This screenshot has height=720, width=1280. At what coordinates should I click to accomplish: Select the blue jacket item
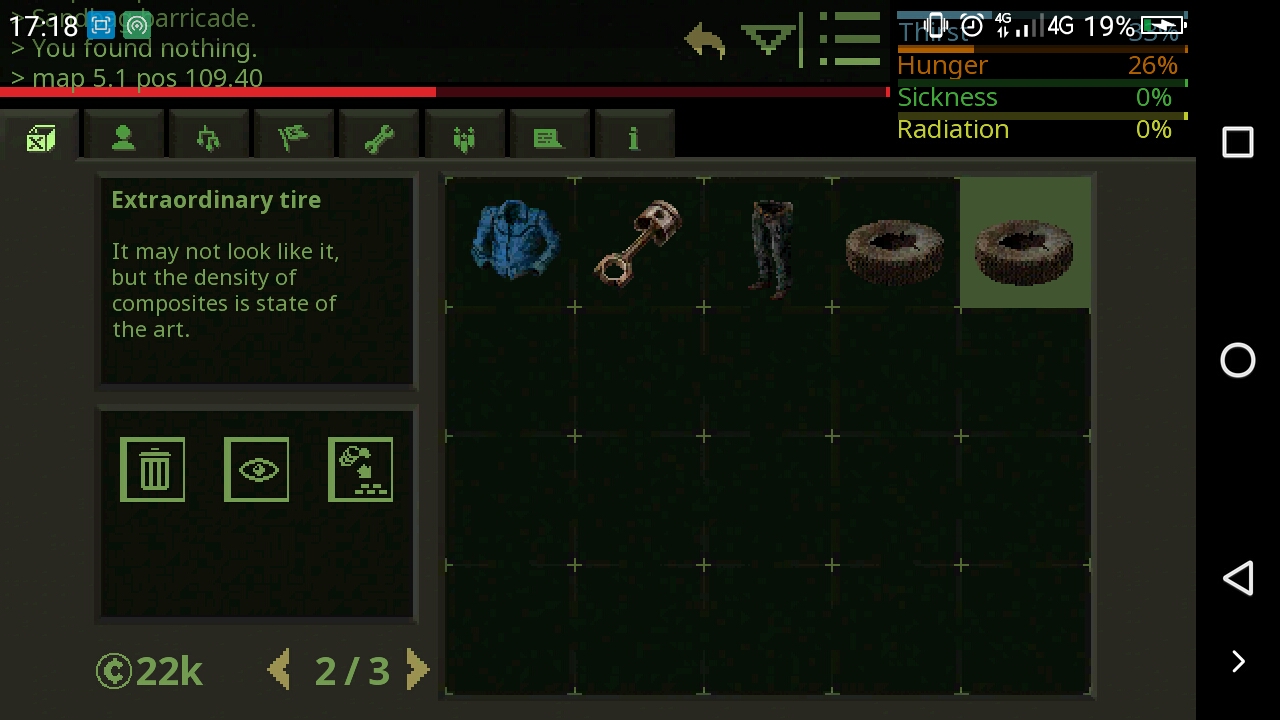(x=513, y=241)
